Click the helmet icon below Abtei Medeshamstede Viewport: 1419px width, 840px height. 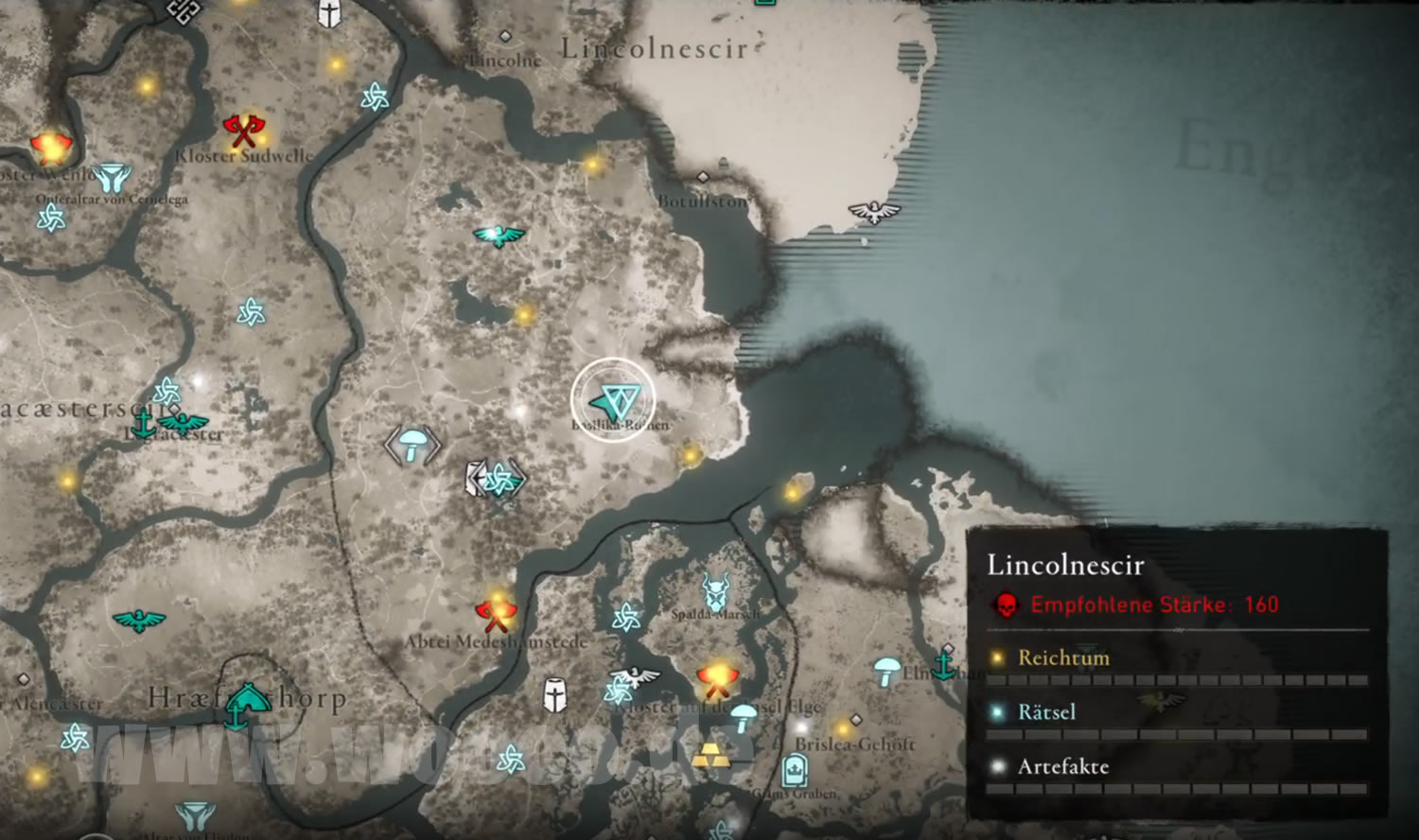555,695
